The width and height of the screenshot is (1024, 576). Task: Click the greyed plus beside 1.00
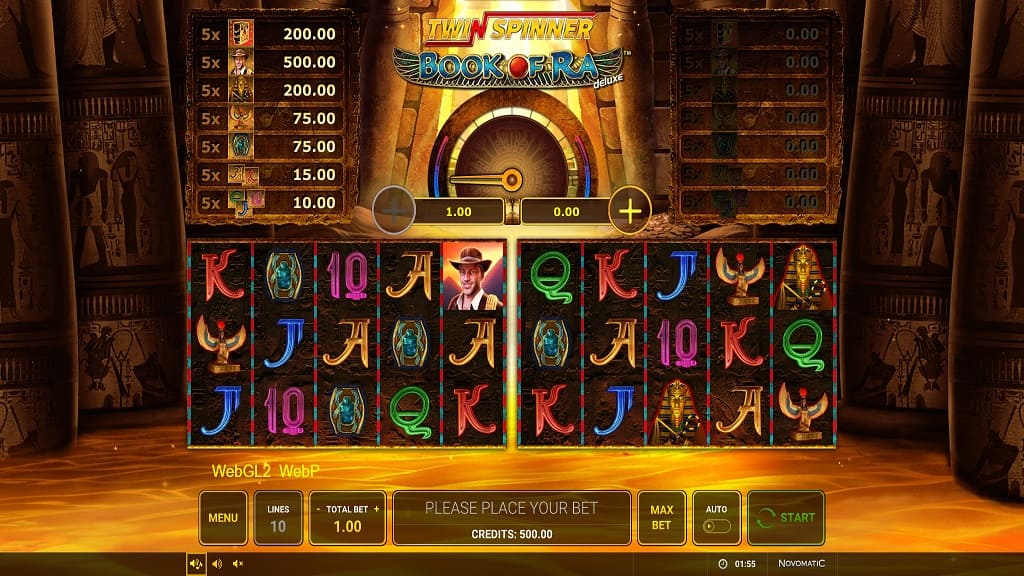(394, 211)
